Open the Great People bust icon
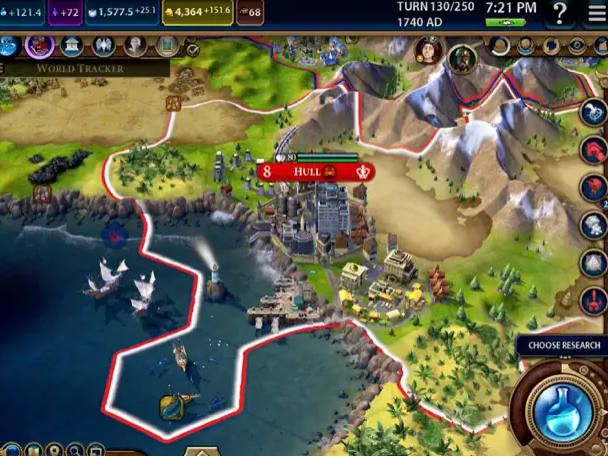Viewport: 608px width, 456px height. [x=135, y=46]
